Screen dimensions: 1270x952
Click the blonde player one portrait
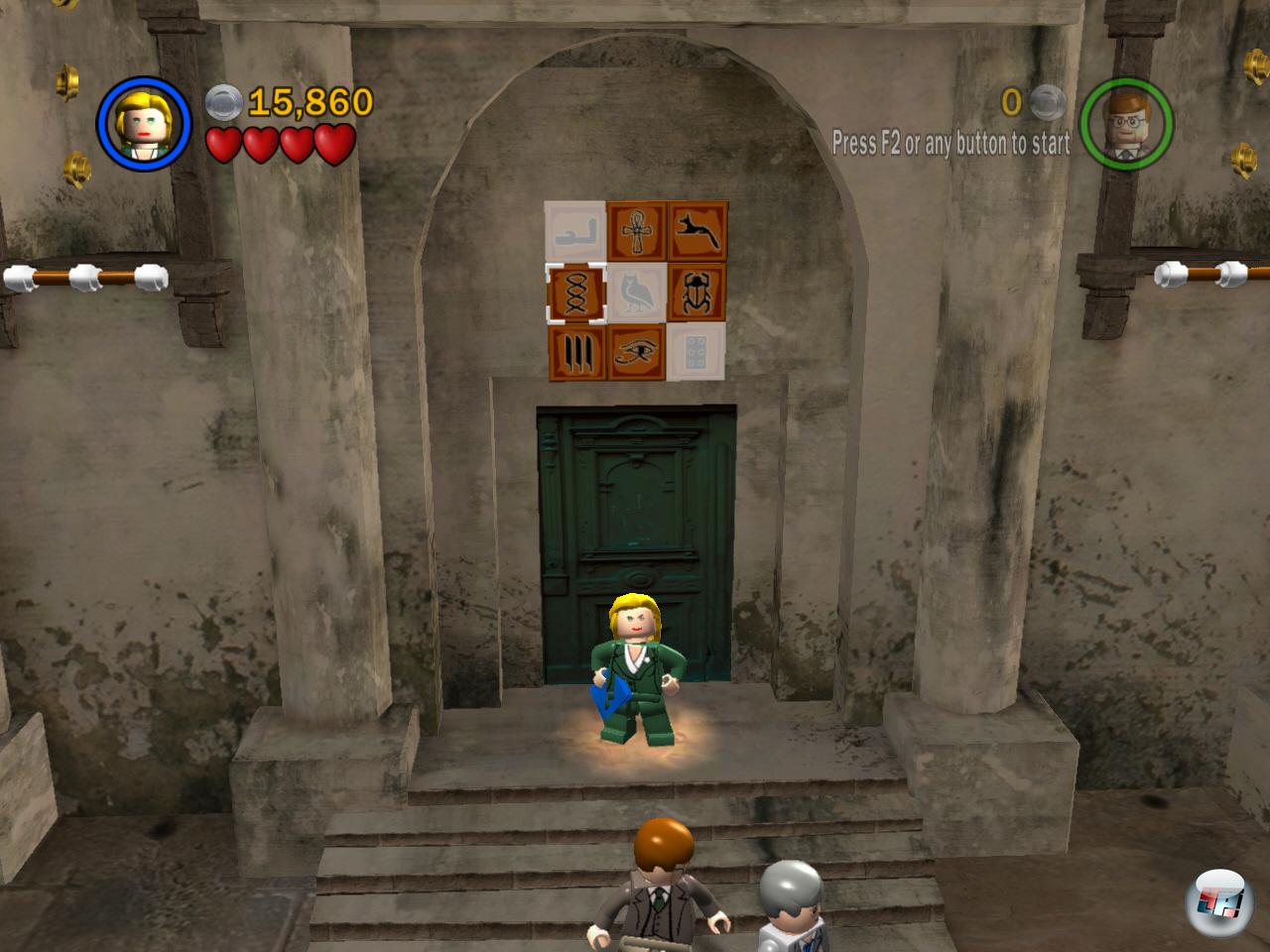tap(144, 124)
